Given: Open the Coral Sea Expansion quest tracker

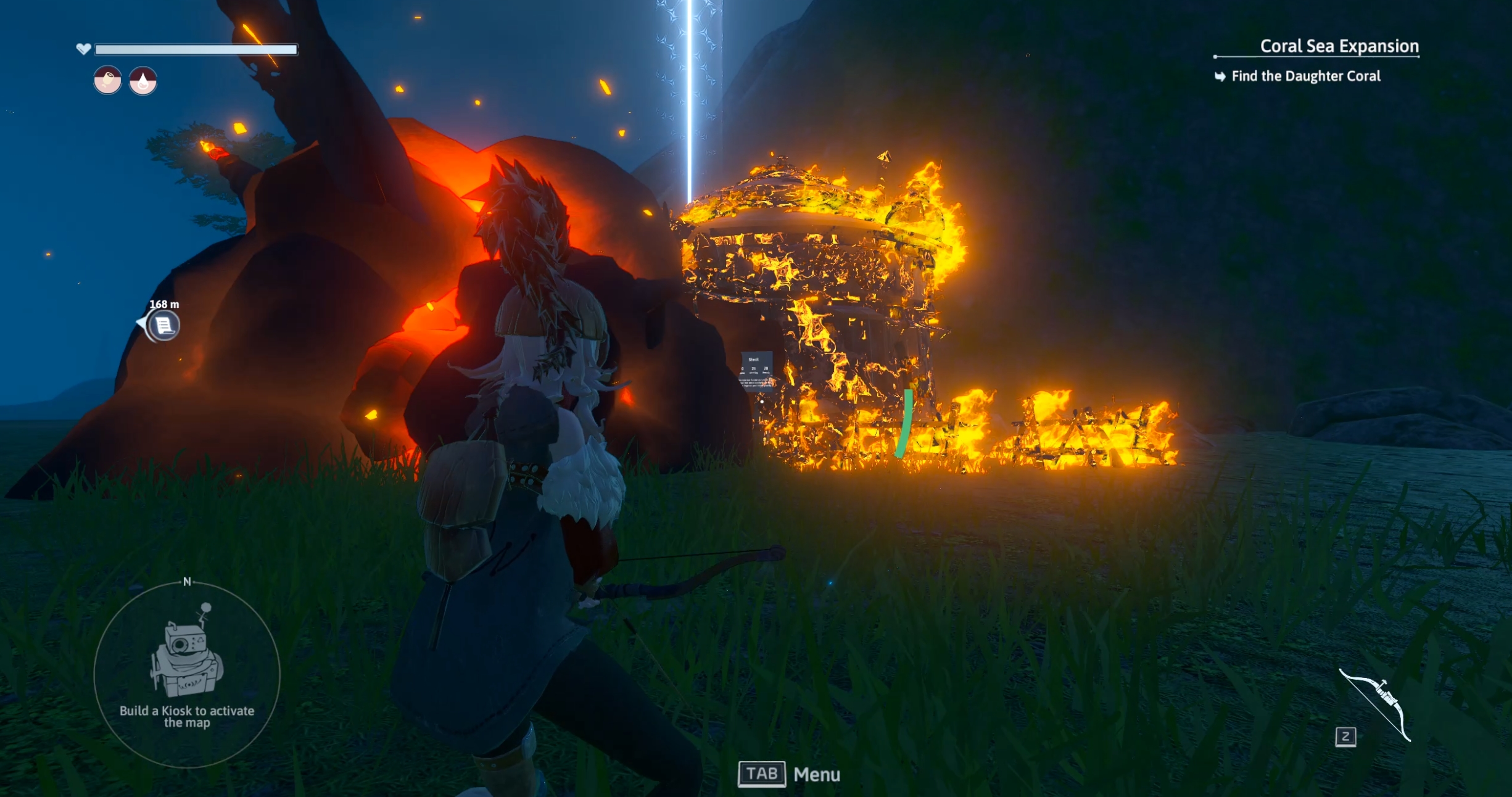Looking at the screenshot, I should pyautogui.click(x=1339, y=46).
